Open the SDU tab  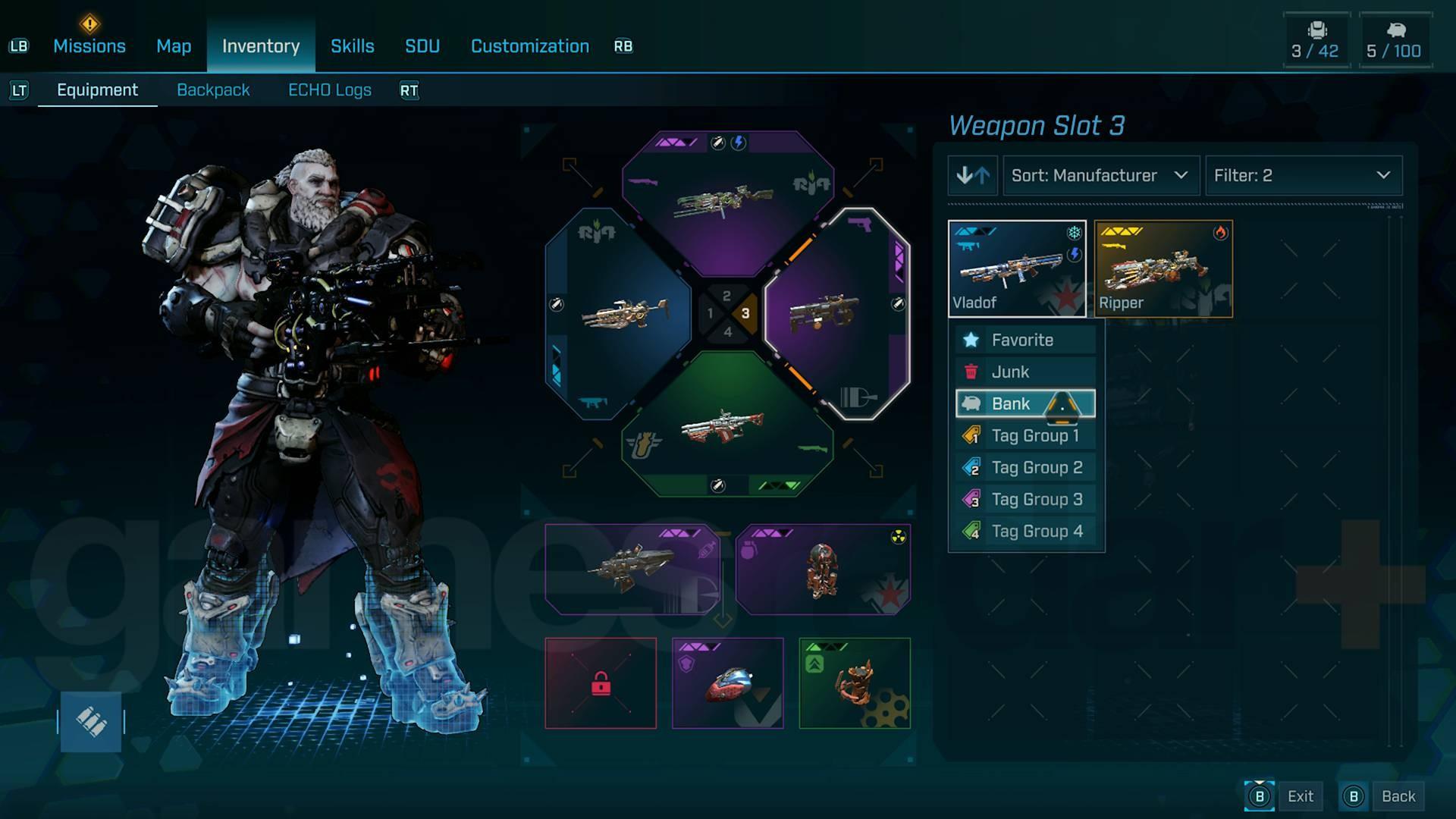click(422, 46)
